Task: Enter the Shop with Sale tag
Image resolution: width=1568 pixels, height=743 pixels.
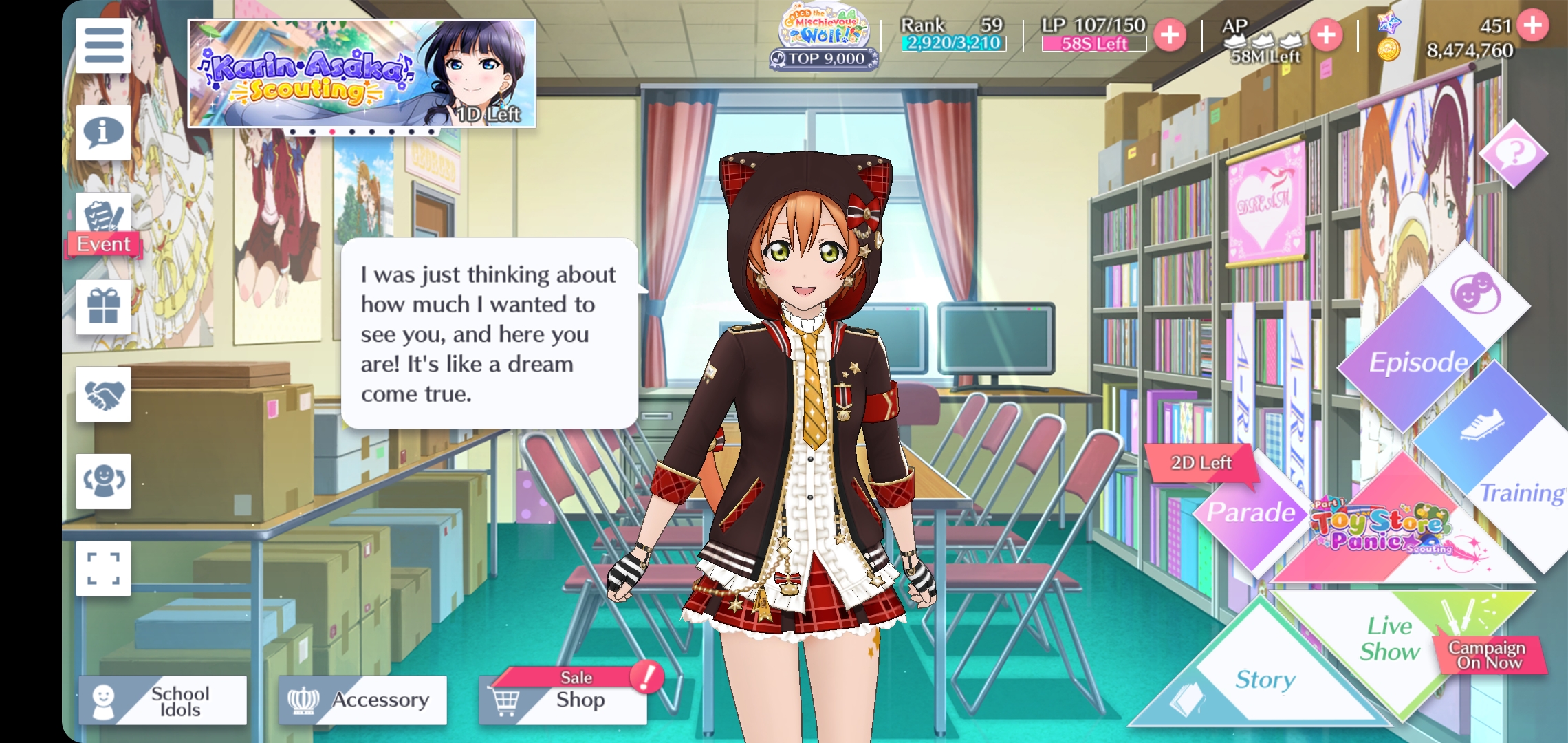Action: click(x=563, y=699)
